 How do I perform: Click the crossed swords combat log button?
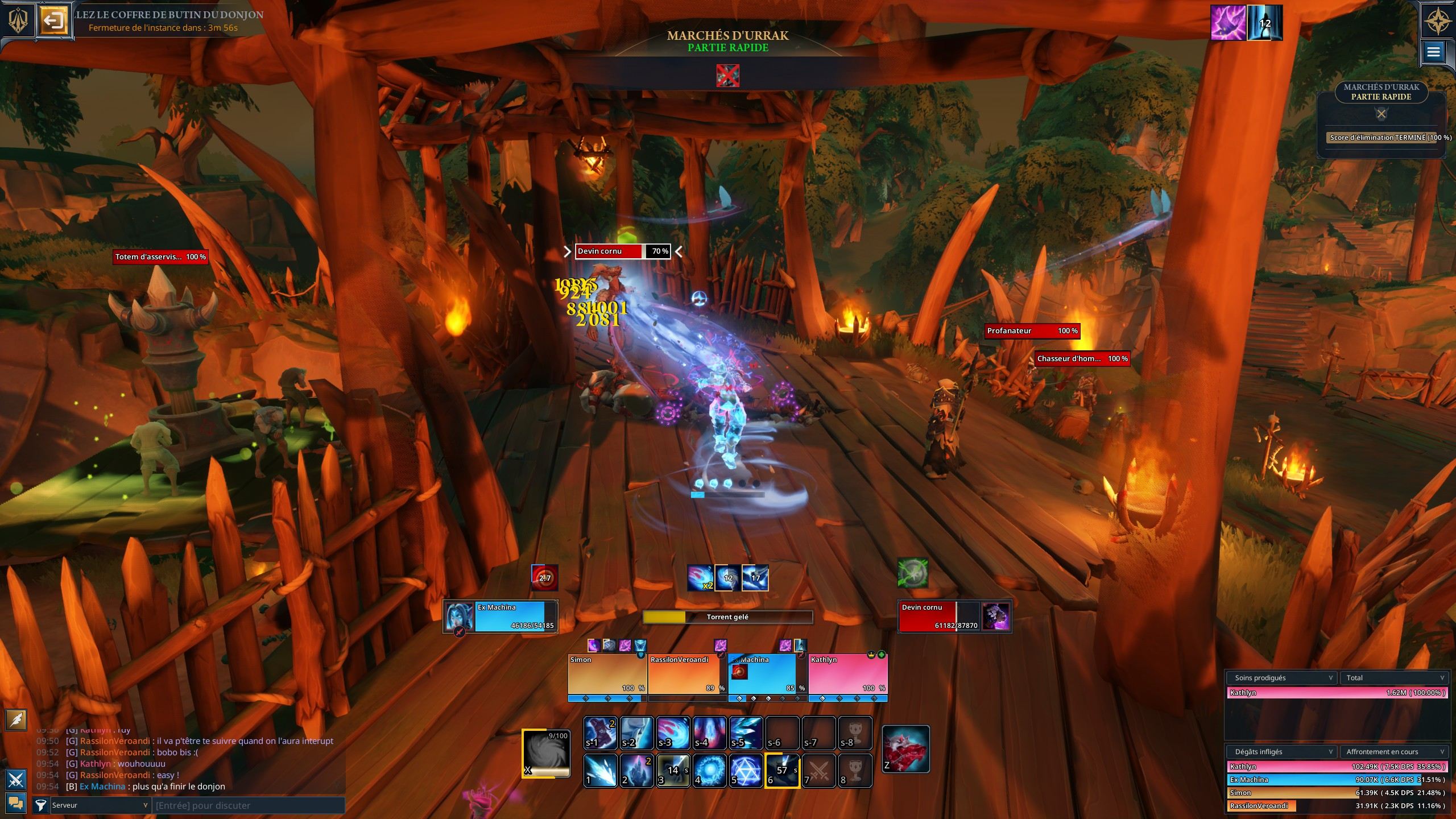pos(16,779)
